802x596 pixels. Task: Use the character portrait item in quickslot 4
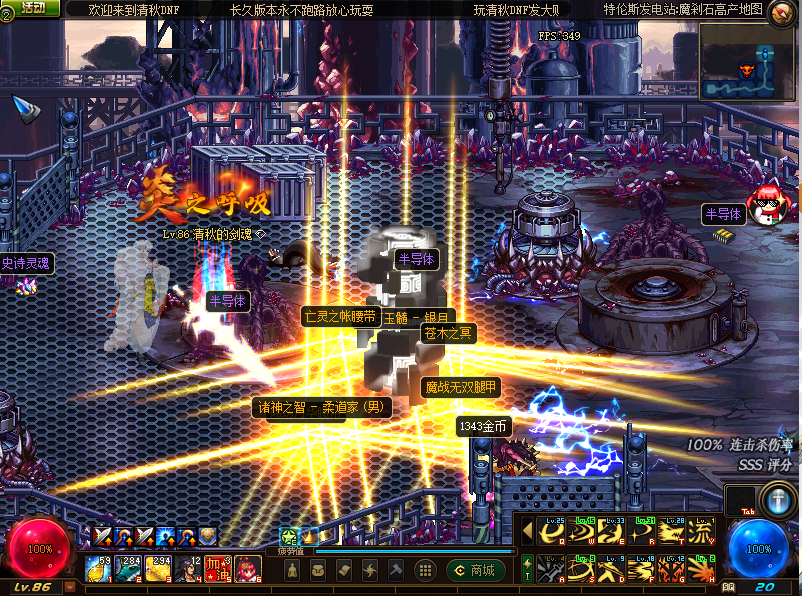[189, 569]
